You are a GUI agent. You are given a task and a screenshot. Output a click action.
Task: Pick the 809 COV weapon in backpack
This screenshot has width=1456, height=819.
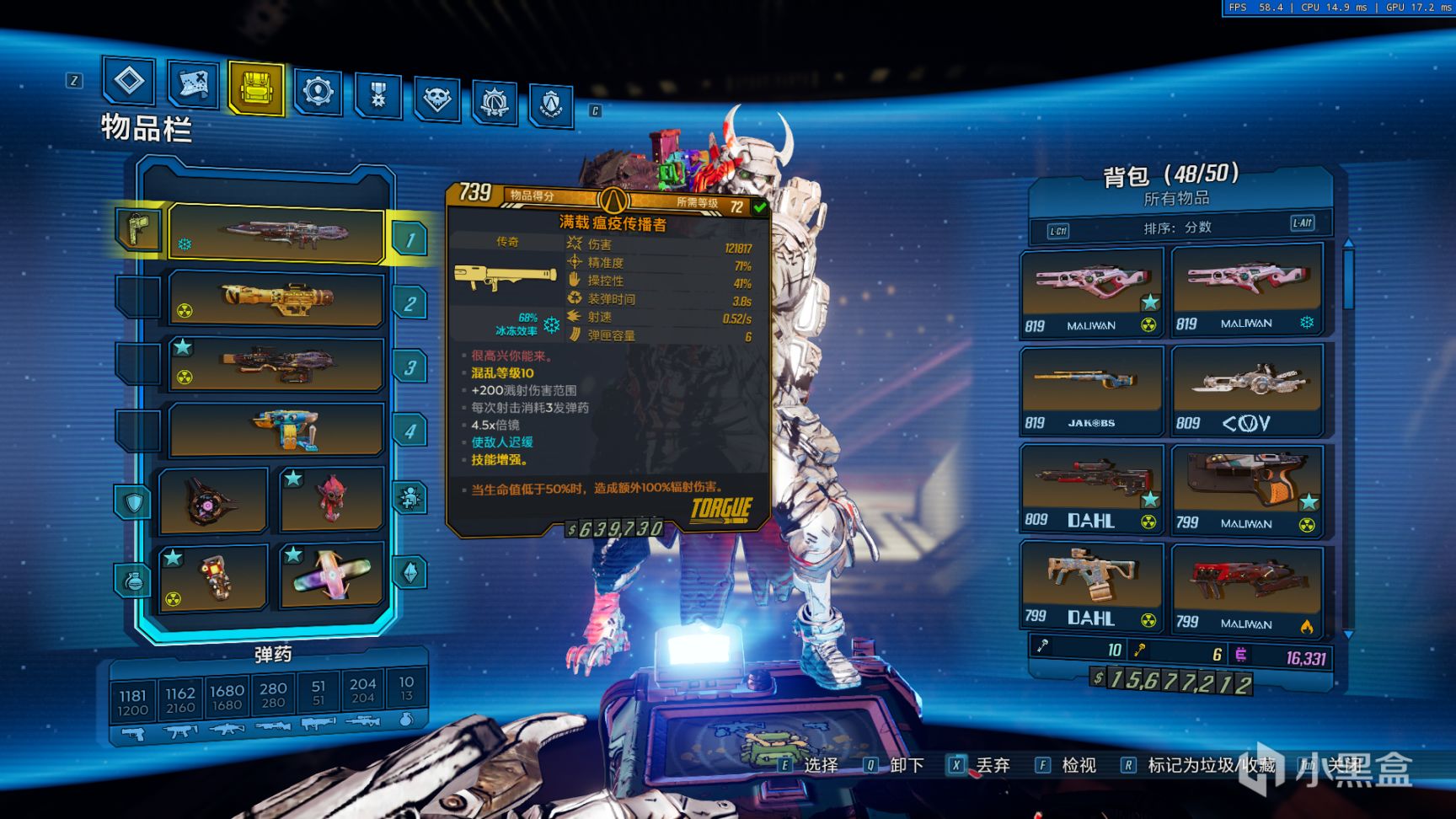pos(1246,390)
